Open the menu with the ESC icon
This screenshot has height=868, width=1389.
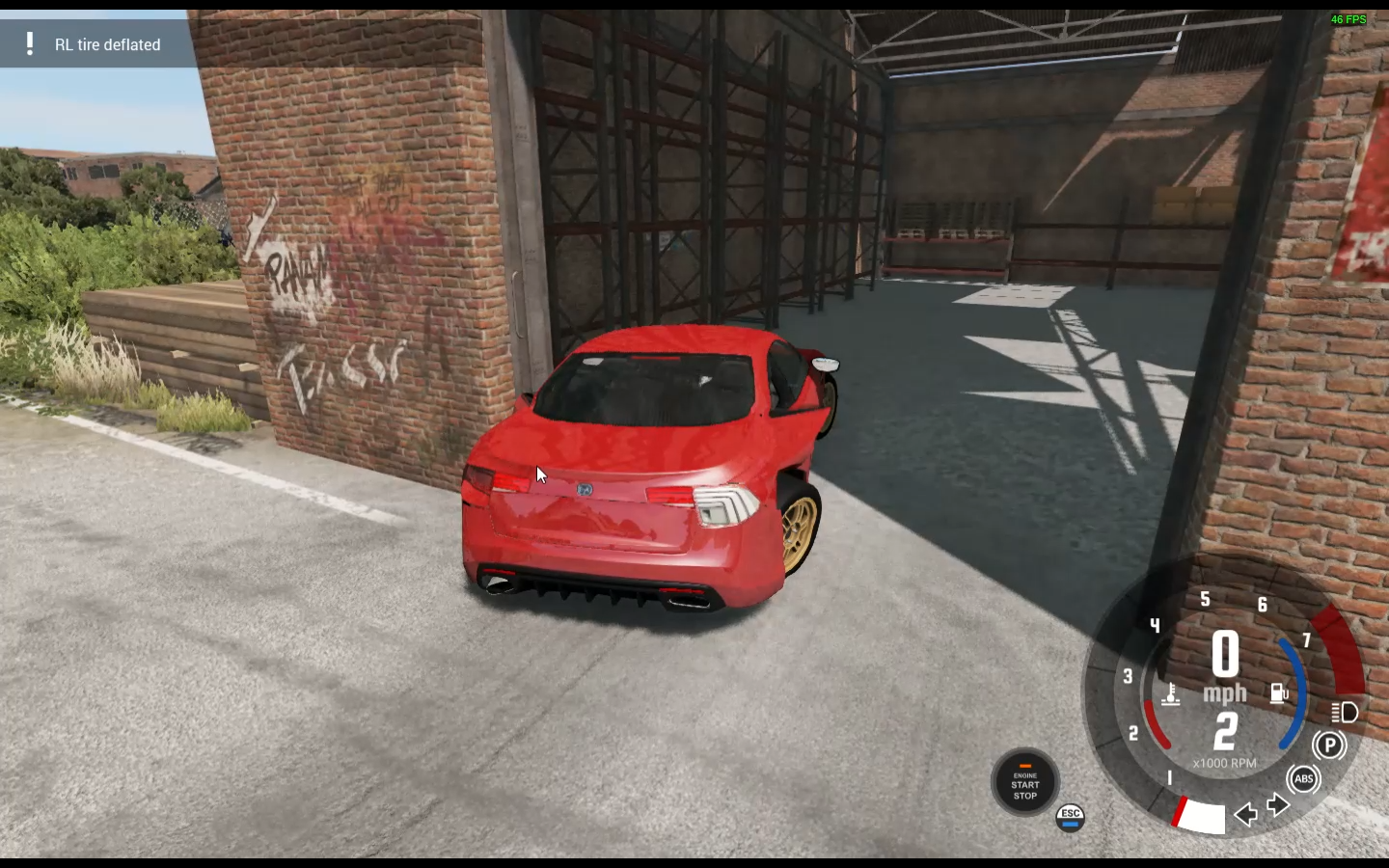tap(1070, 817)
